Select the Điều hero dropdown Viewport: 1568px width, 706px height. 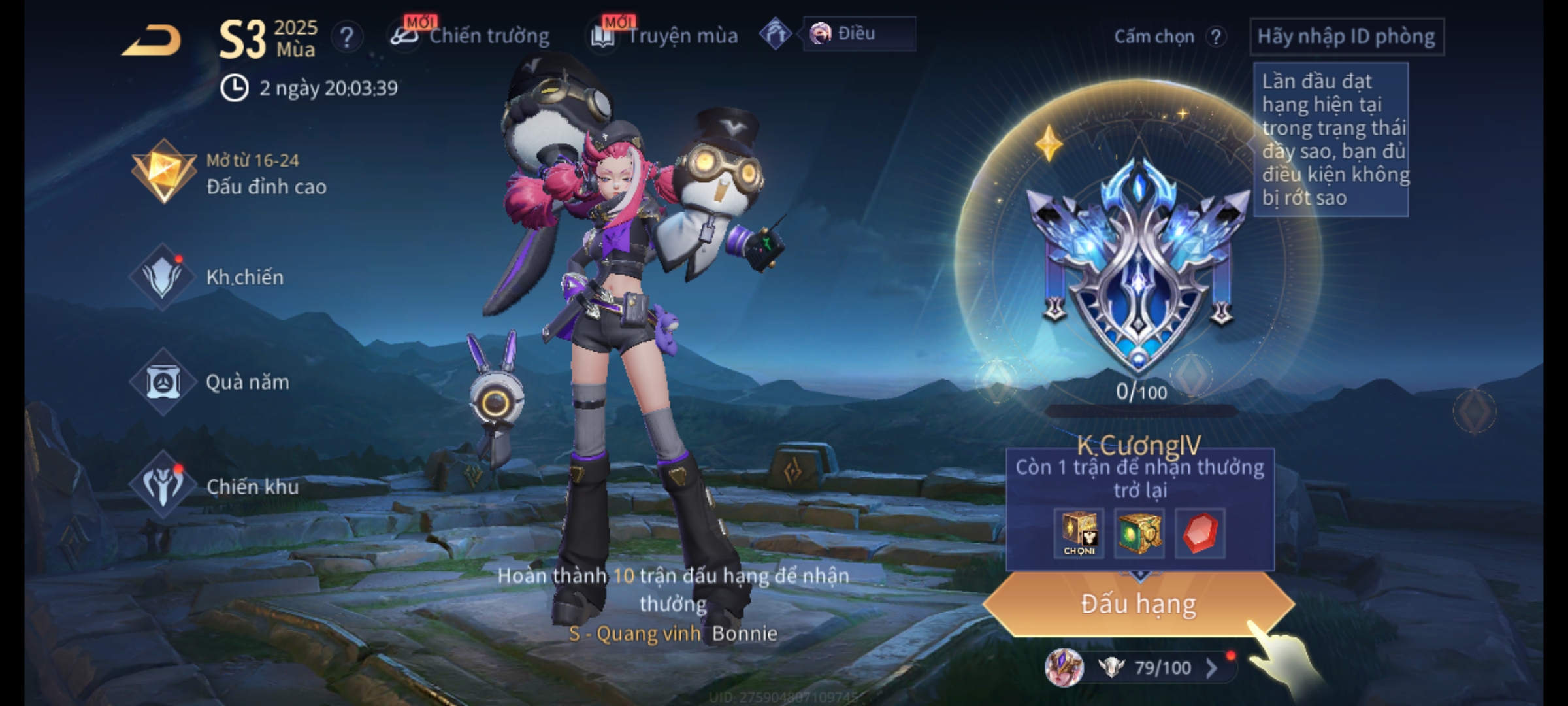858,33
